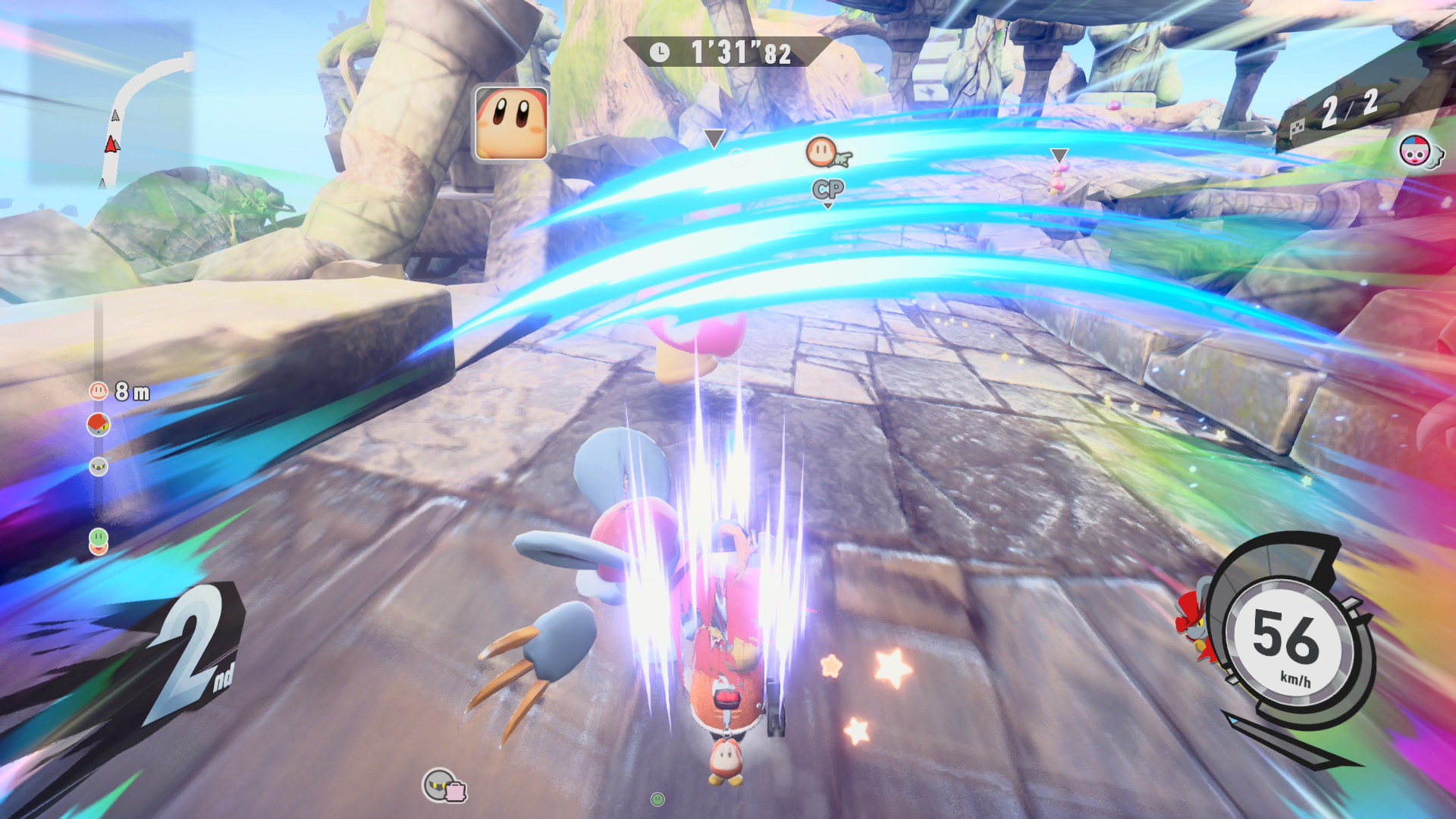The image size is (1456, 819).
Task: Select the large Waddle Dee portrait
Action: pos(511,123)
